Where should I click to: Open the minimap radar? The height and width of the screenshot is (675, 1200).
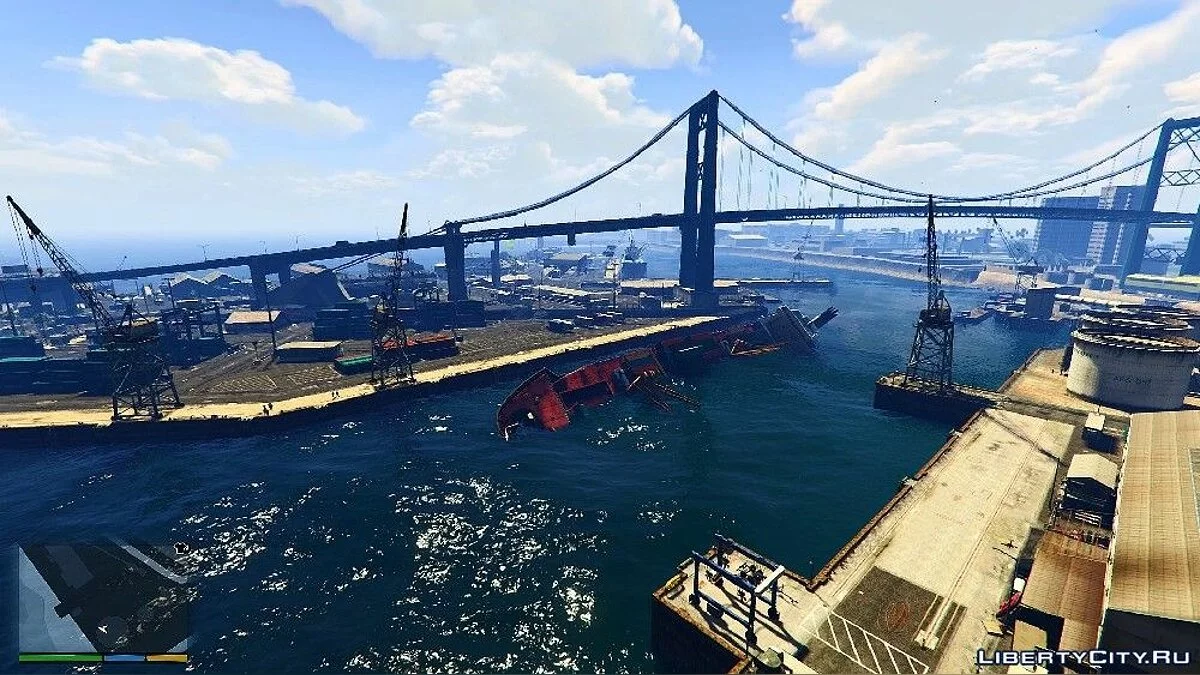pos(103,597)
